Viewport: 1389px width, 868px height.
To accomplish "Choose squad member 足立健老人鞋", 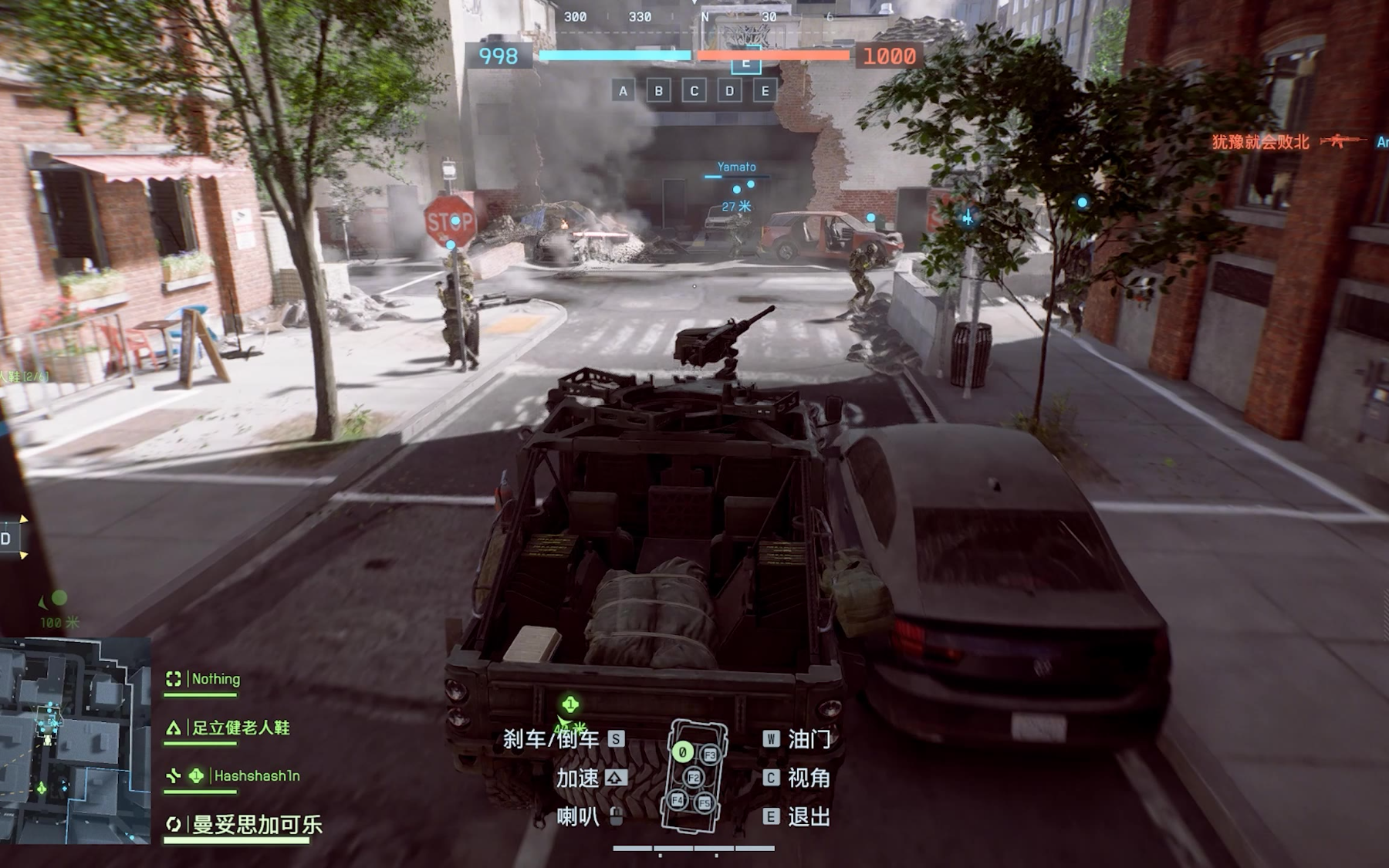I will 240,728.
